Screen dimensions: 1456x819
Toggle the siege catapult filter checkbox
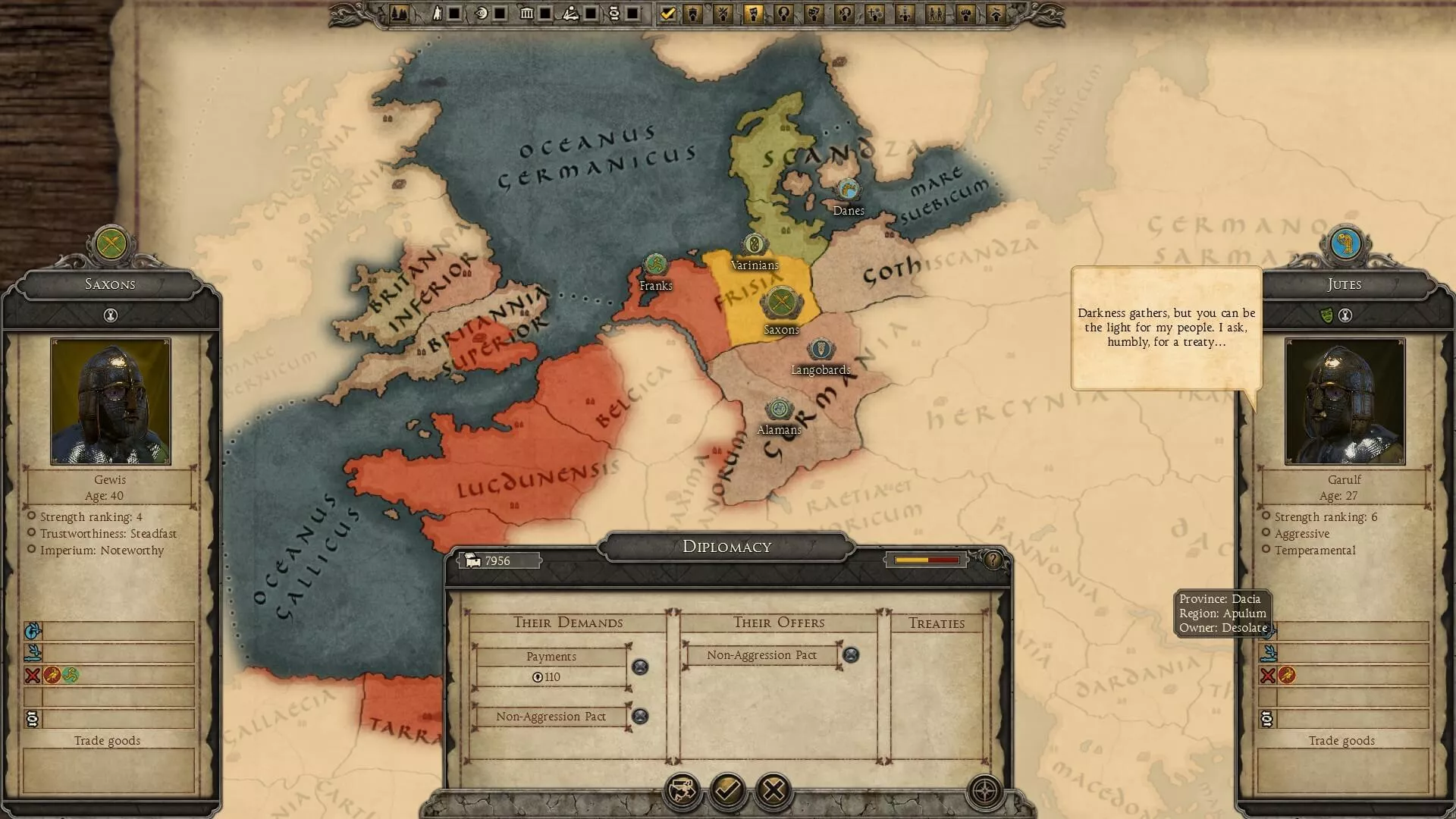tap(591, 14)
